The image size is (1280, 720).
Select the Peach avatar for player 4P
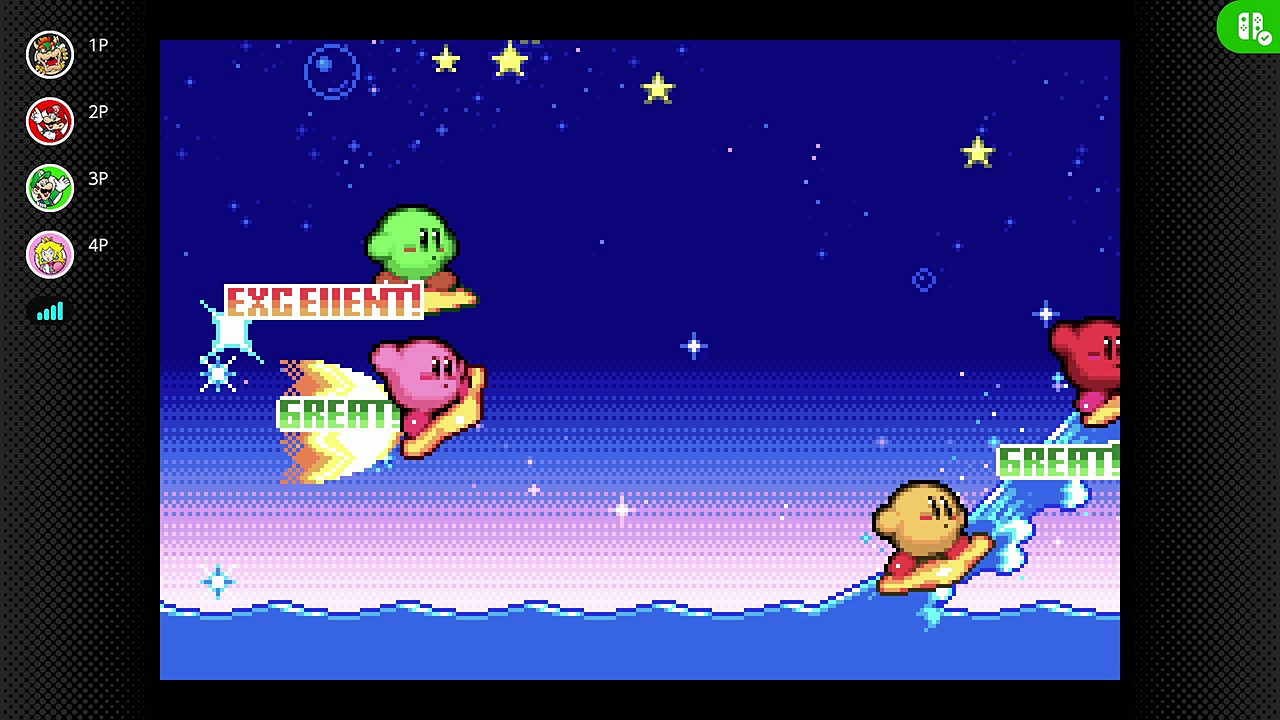[50, 255]
